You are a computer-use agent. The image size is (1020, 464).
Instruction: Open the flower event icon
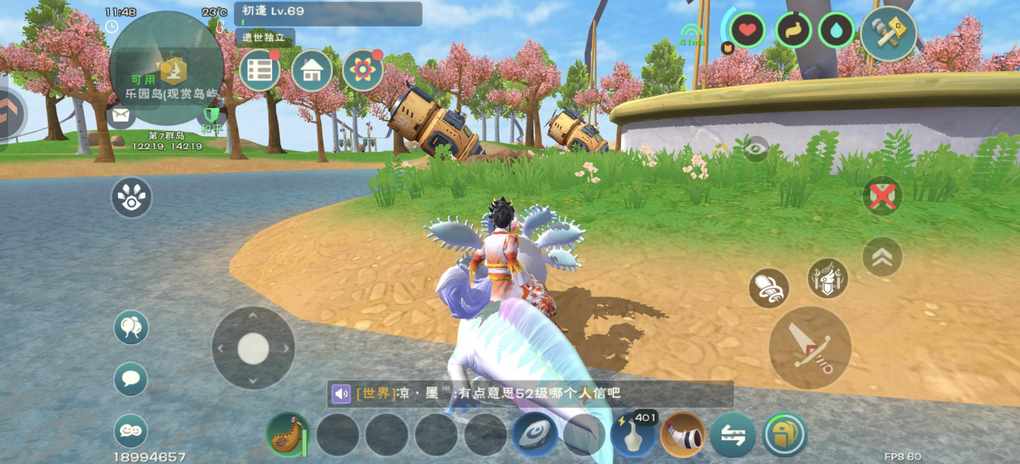pos(363,70)
